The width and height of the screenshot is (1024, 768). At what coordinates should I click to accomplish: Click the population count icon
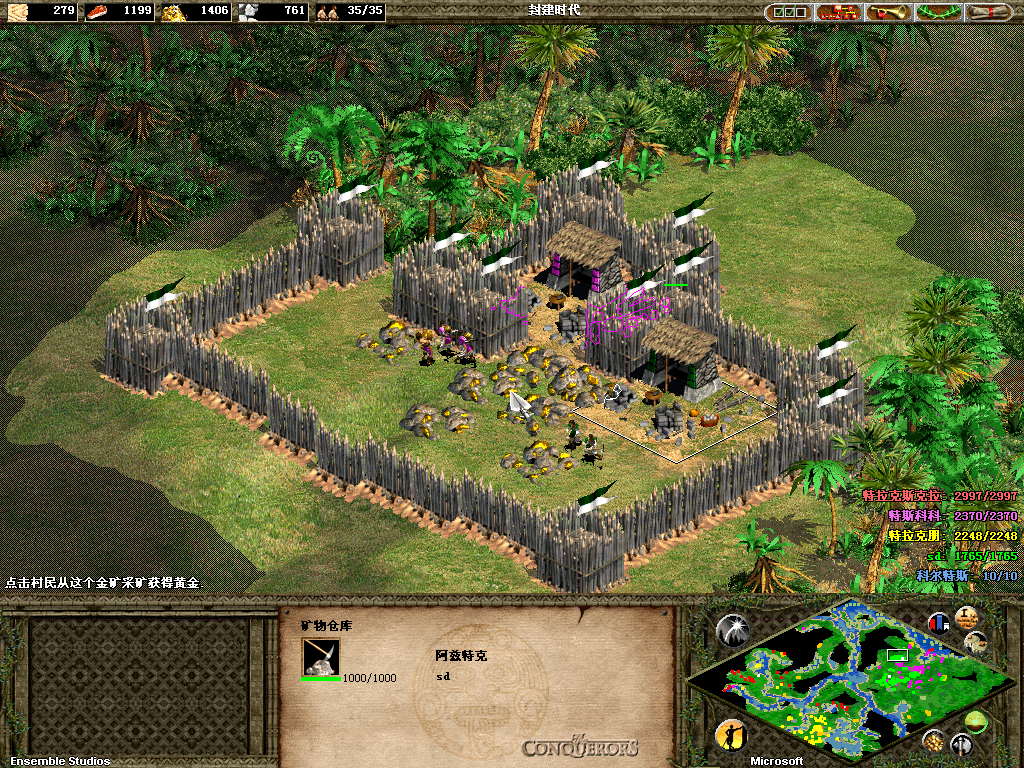(327, 12)
